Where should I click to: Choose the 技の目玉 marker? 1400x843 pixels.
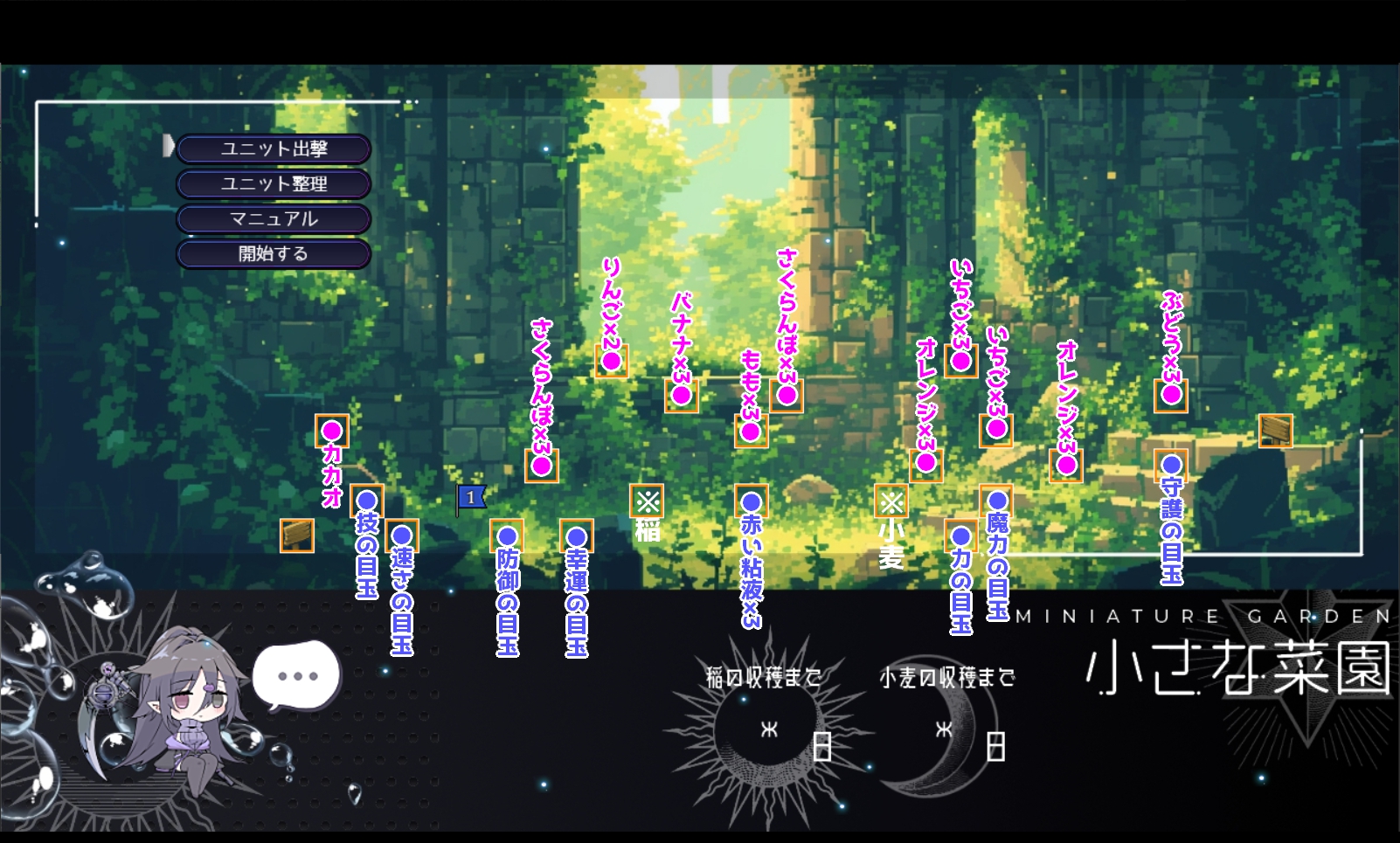click(x=367, y=501)
